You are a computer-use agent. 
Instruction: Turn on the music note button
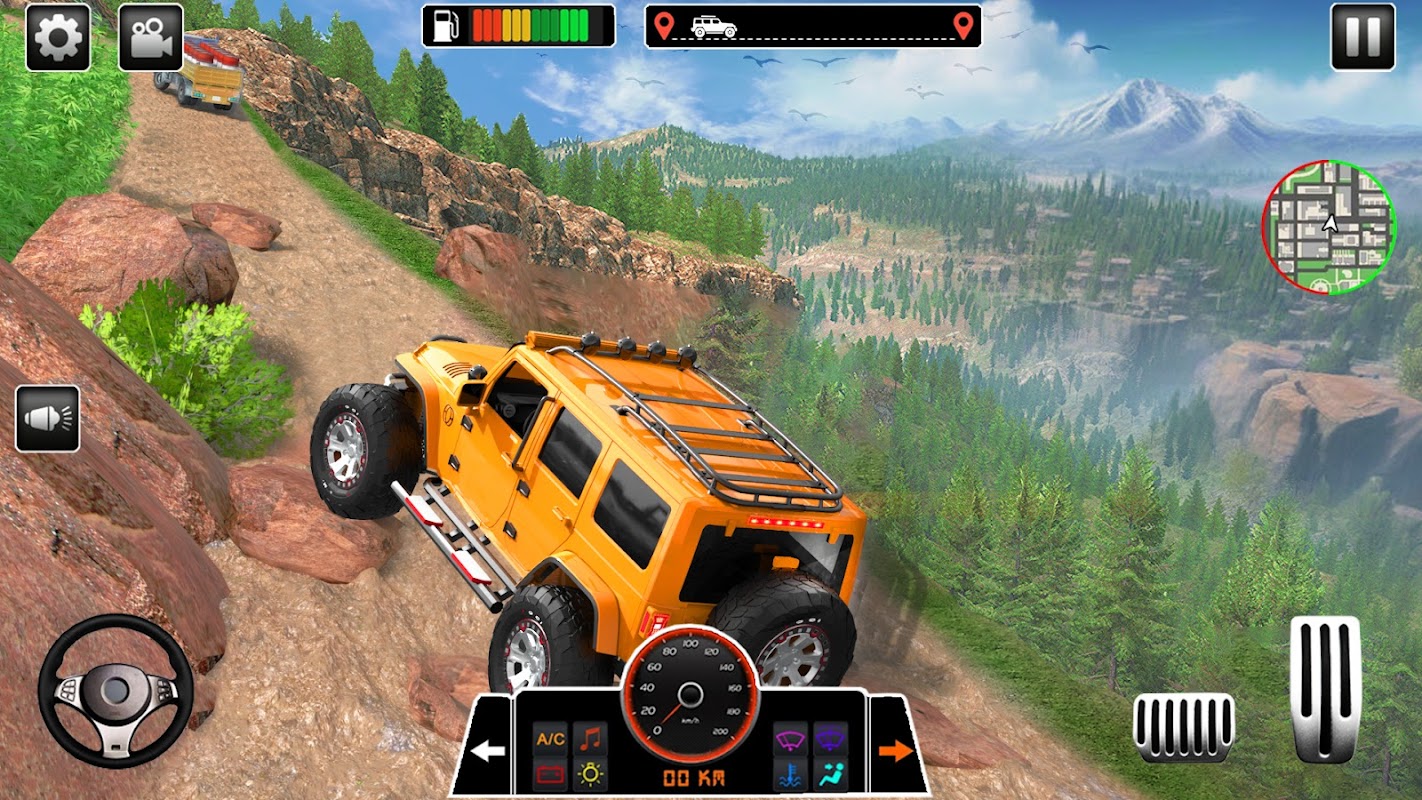(x=590, y=739)
